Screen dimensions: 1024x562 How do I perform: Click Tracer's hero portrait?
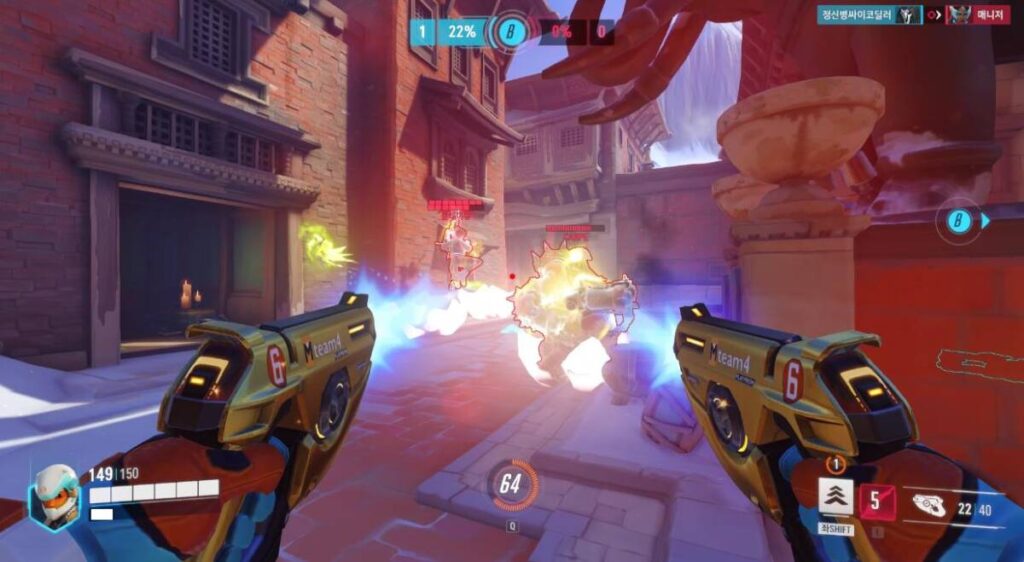point(54,497)
